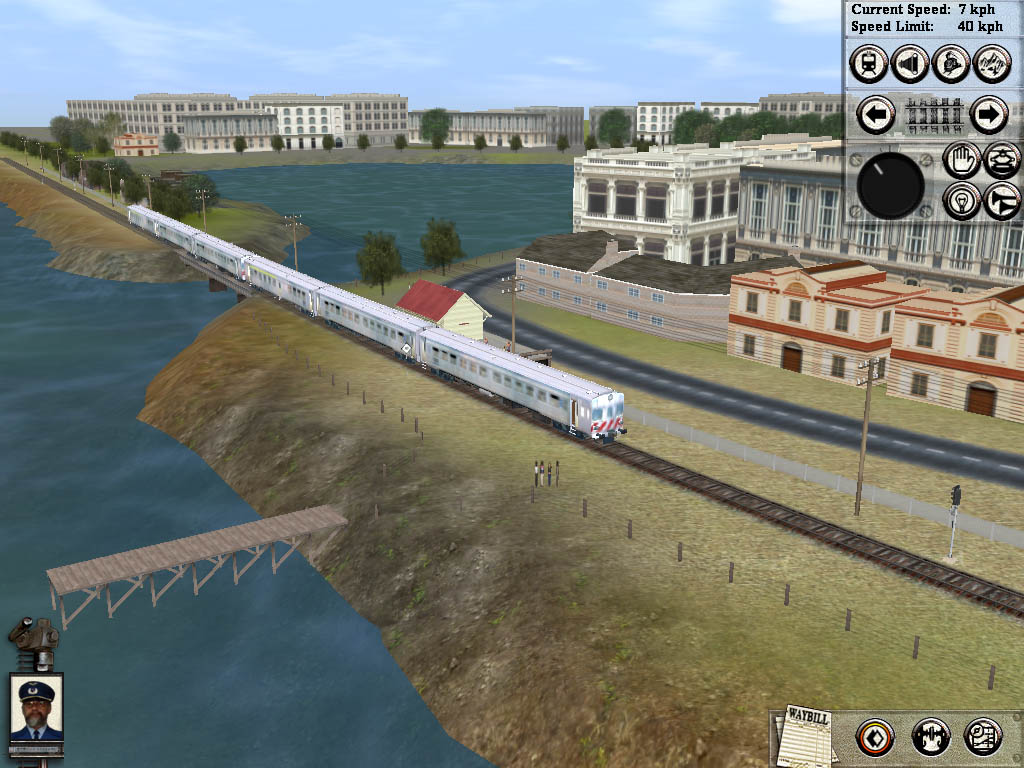Open the mountain terrain icon button
The image size is (1024, 768).
[992, 64]
